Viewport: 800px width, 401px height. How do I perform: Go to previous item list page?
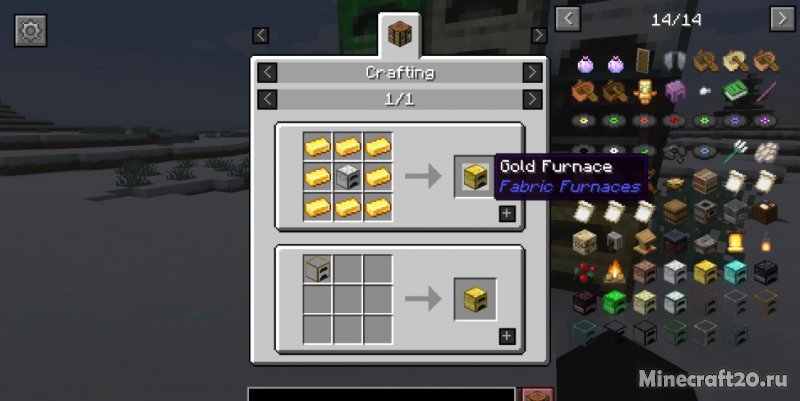568,18
